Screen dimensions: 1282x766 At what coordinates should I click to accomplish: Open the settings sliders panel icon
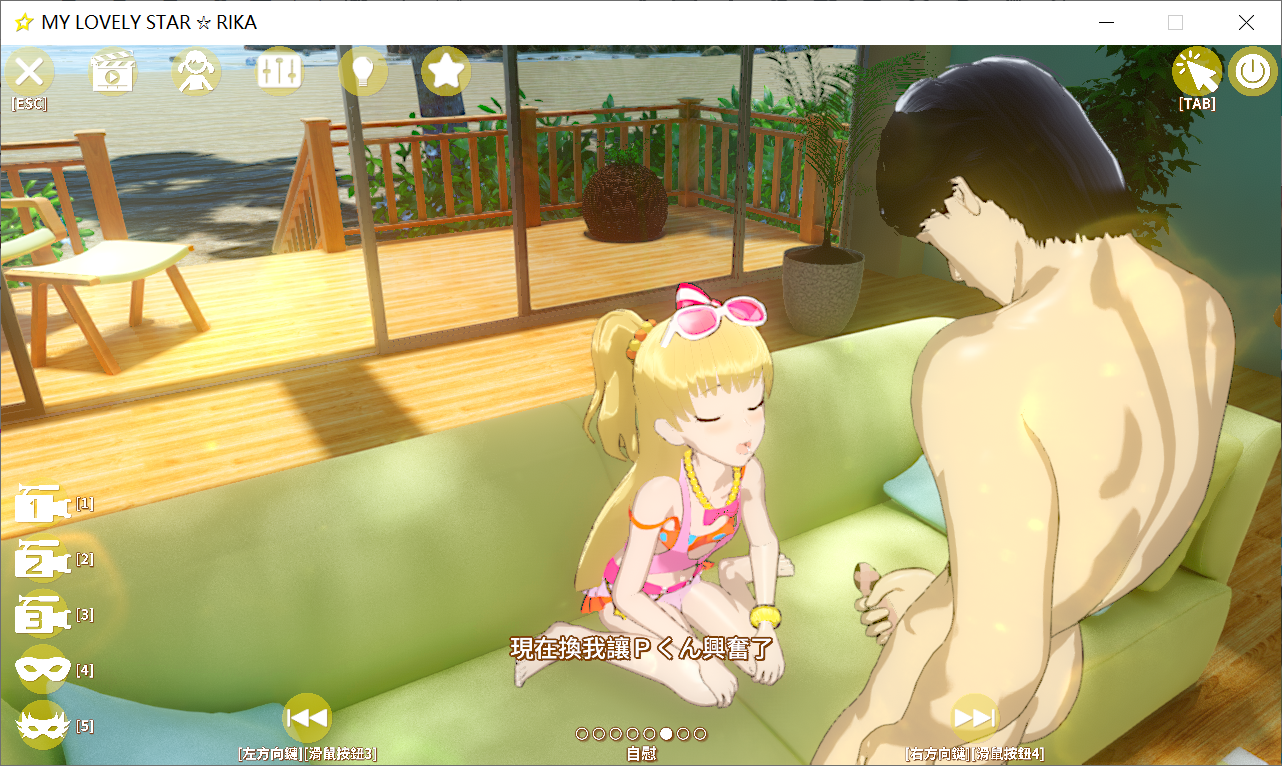[280, 71]
